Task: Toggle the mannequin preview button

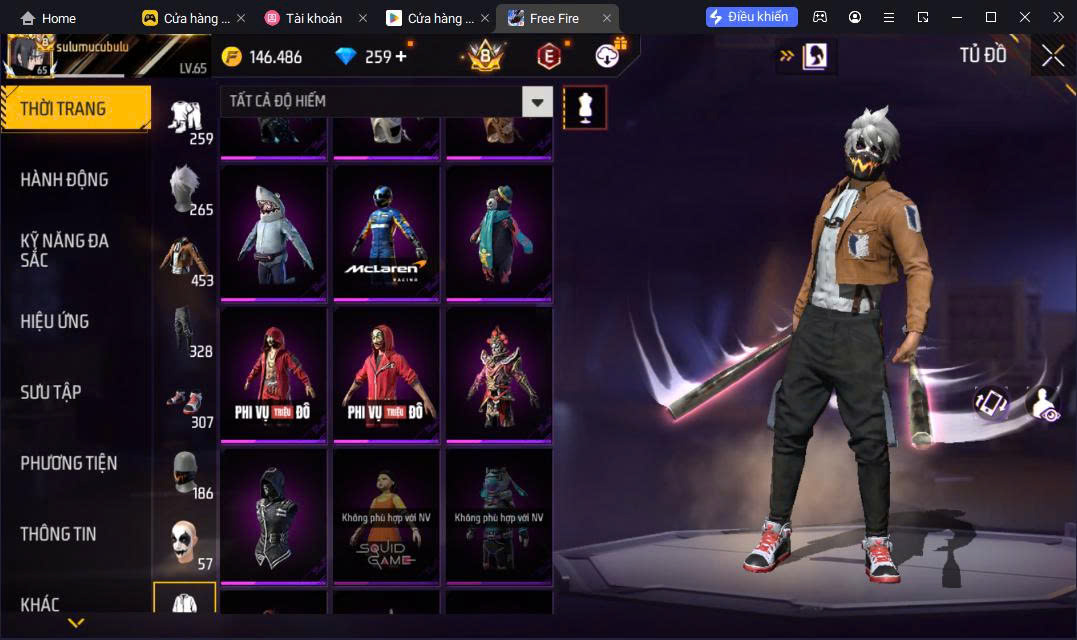Action: coord(585,107)
